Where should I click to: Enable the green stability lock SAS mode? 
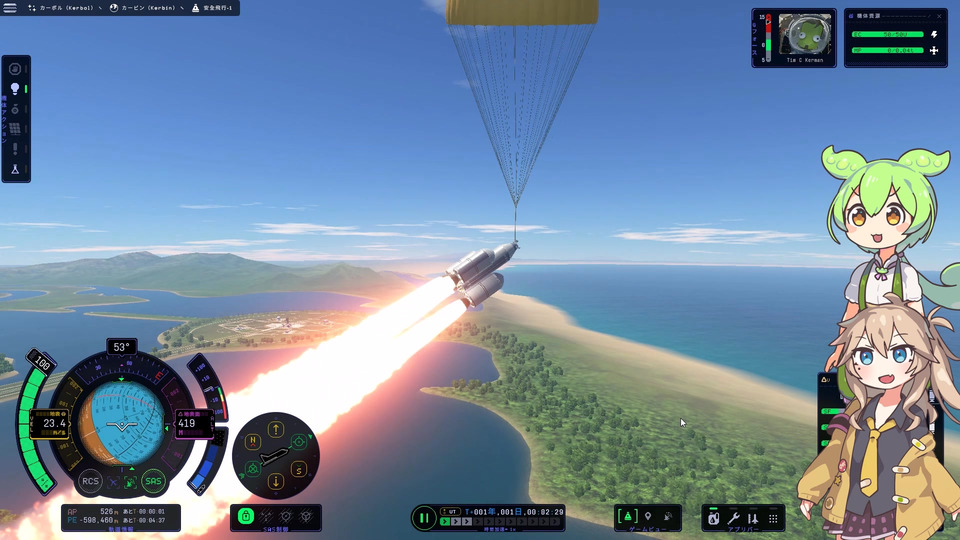(x=246, y=516)
